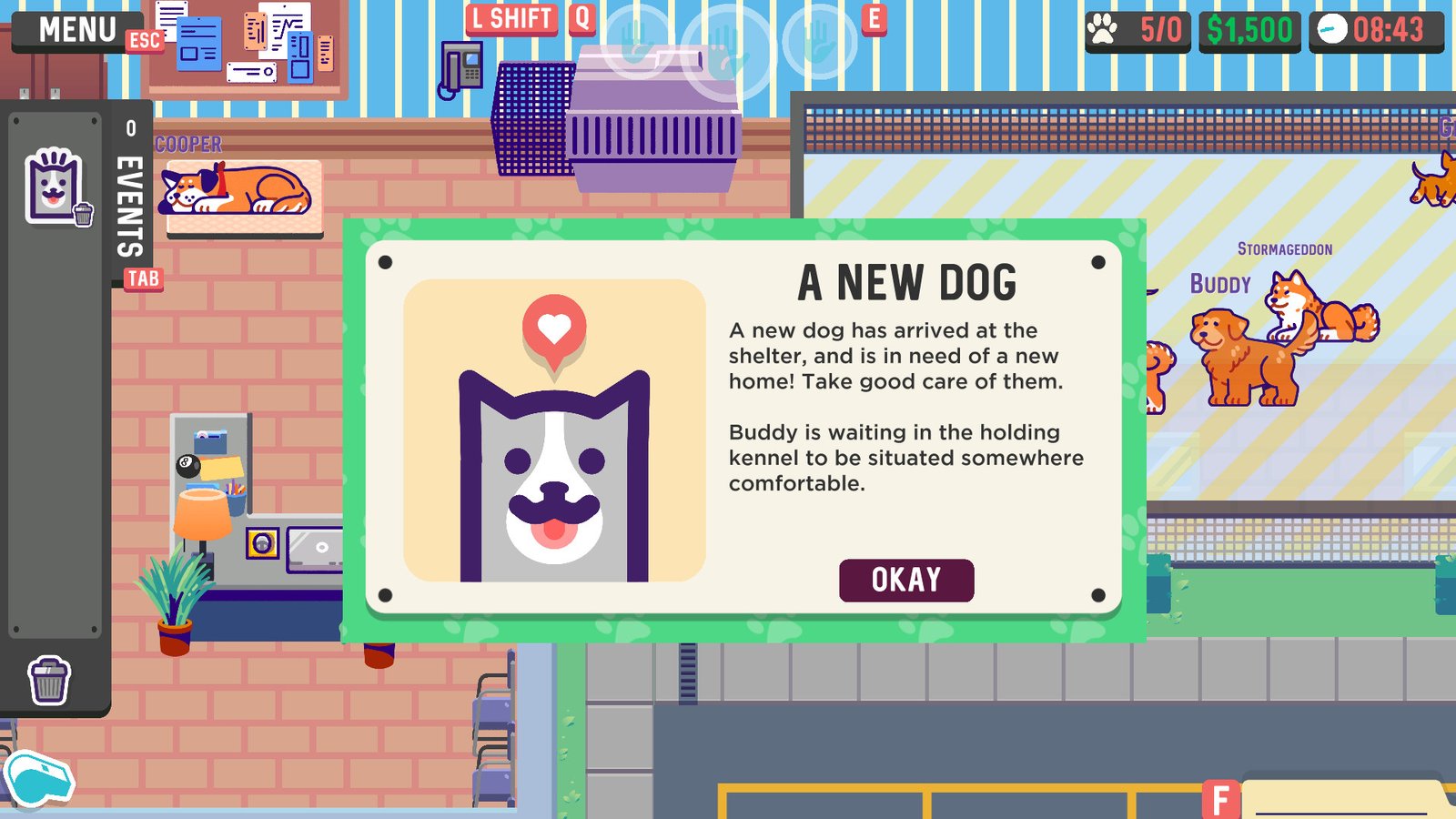Select the dog card sticker in the left sidebar
Image resolution: width=1456 pixels, height=819 pixels.
55,187
